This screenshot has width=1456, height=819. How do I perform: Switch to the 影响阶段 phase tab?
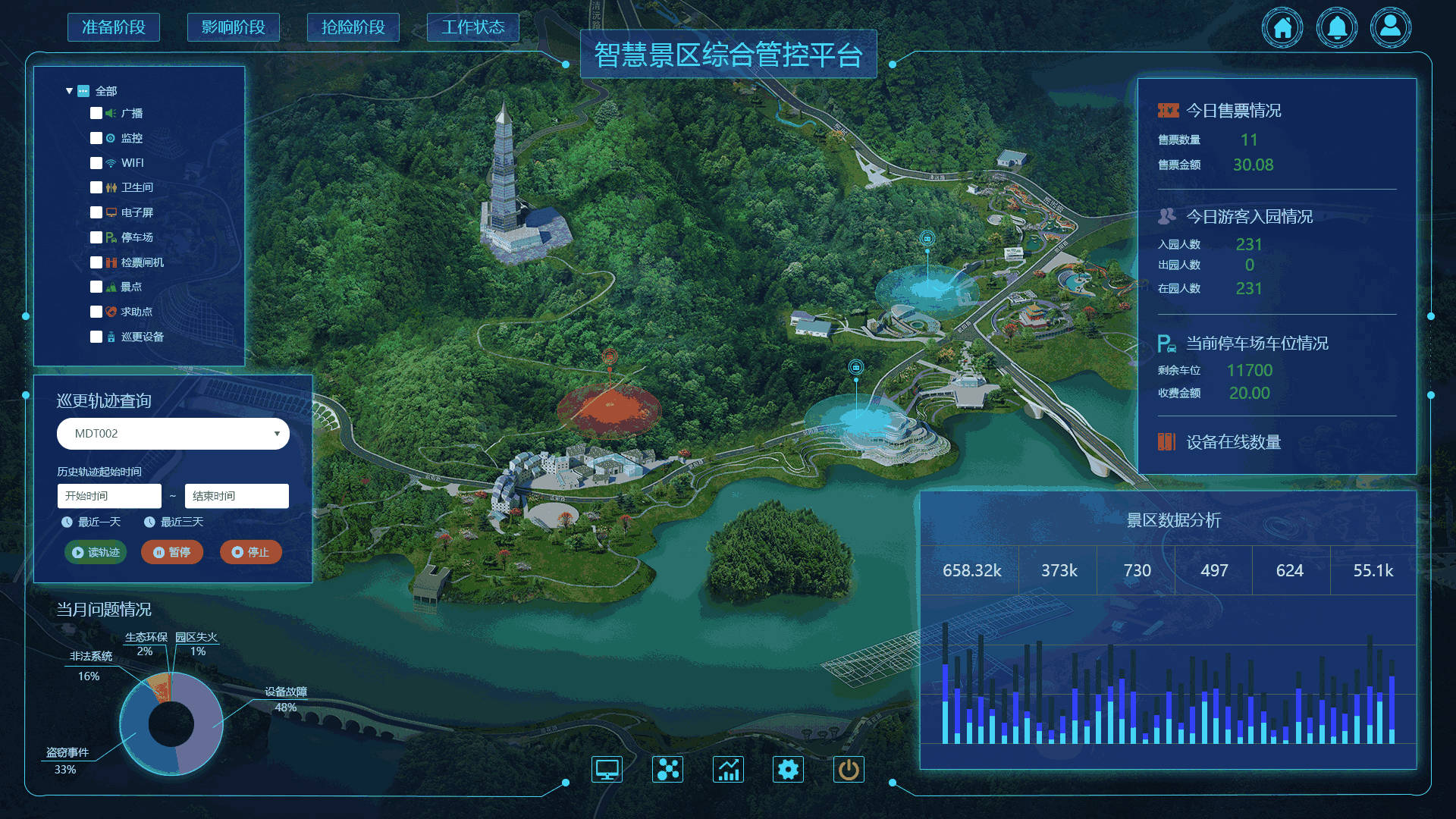(x=233, y=27)
